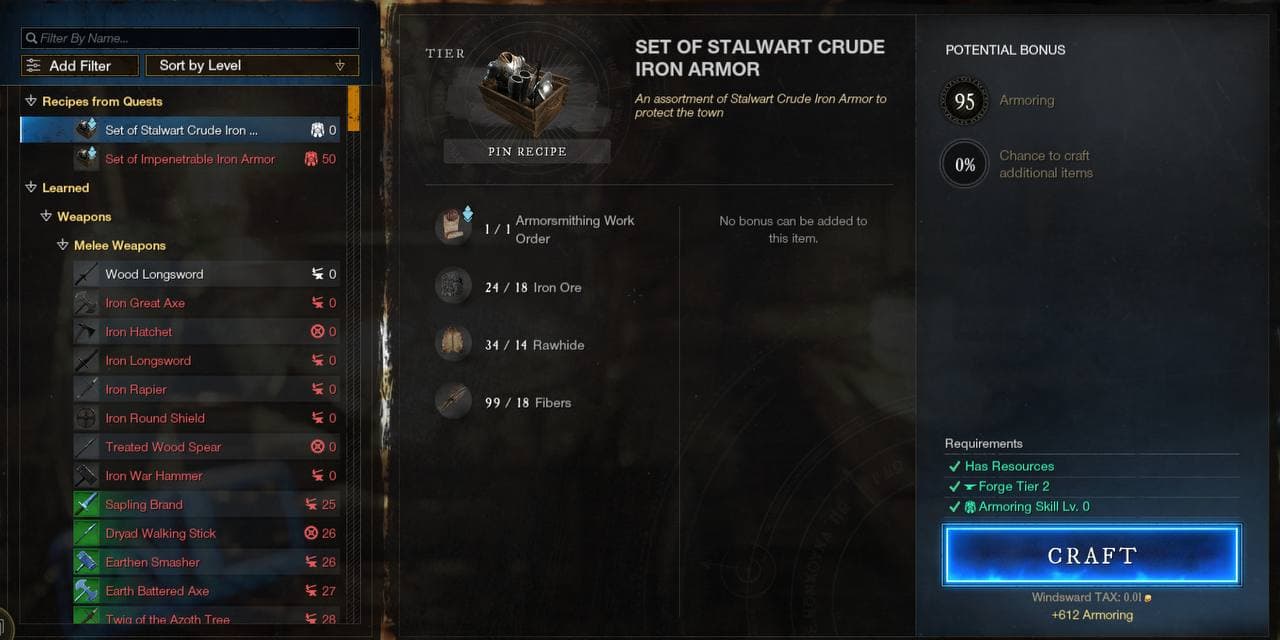Open the Sort by Level dropdown
Screen dimensions: 1280x640
click(251, 66)
